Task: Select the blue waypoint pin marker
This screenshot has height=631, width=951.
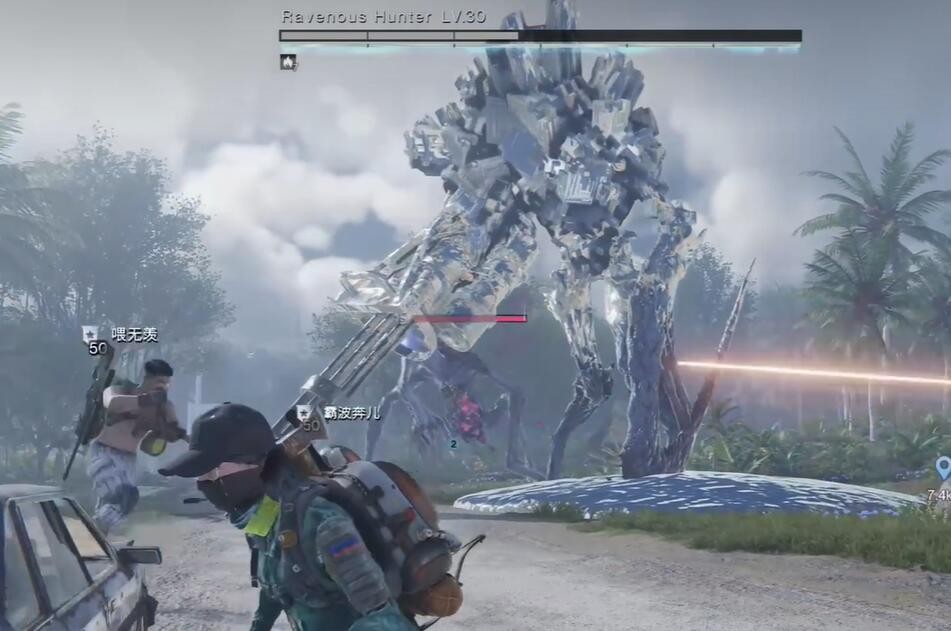Action: 942,467
